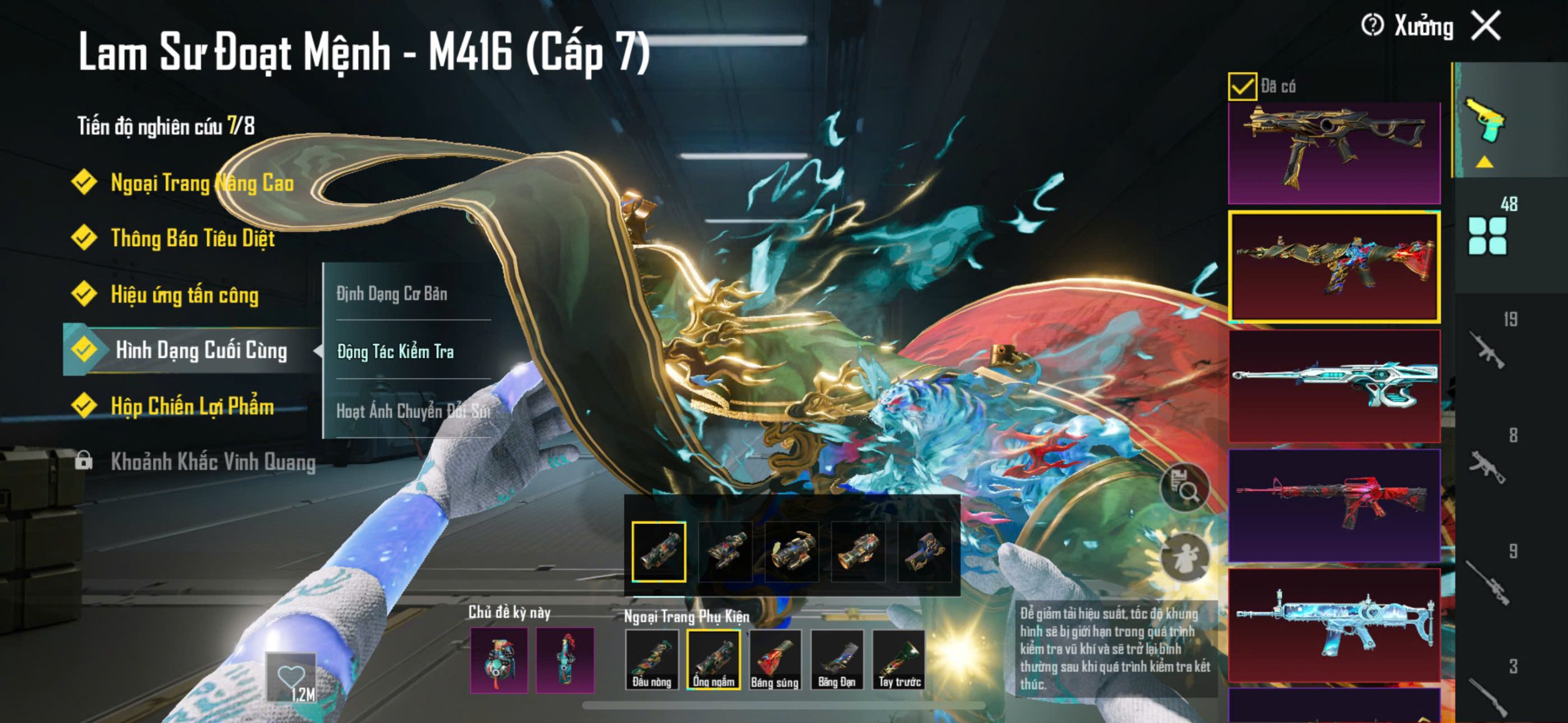Image resolution: width=1568 pixels, height=723 pixels.
Task: Choose the gold and black SMG thumbnail
Action: pyautogui.click(x=1334, y=153)
